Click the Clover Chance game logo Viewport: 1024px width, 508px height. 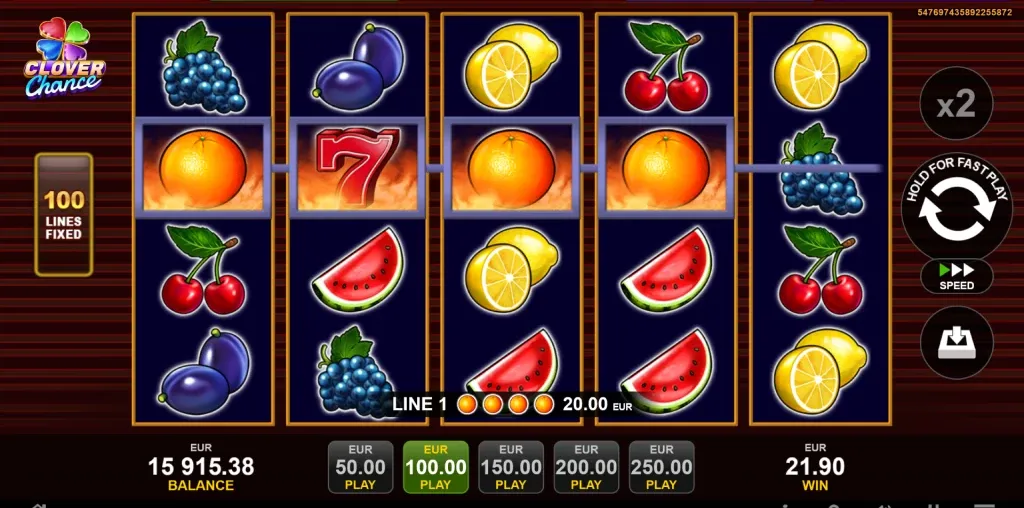[x=64, y=60]
